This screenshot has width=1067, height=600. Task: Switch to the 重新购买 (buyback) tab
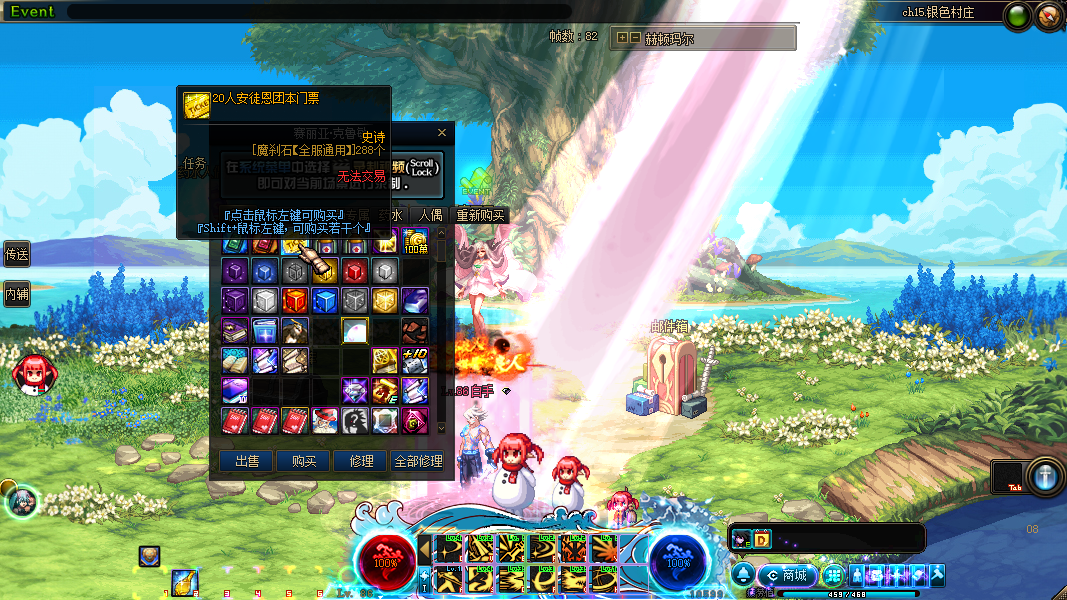480,215
